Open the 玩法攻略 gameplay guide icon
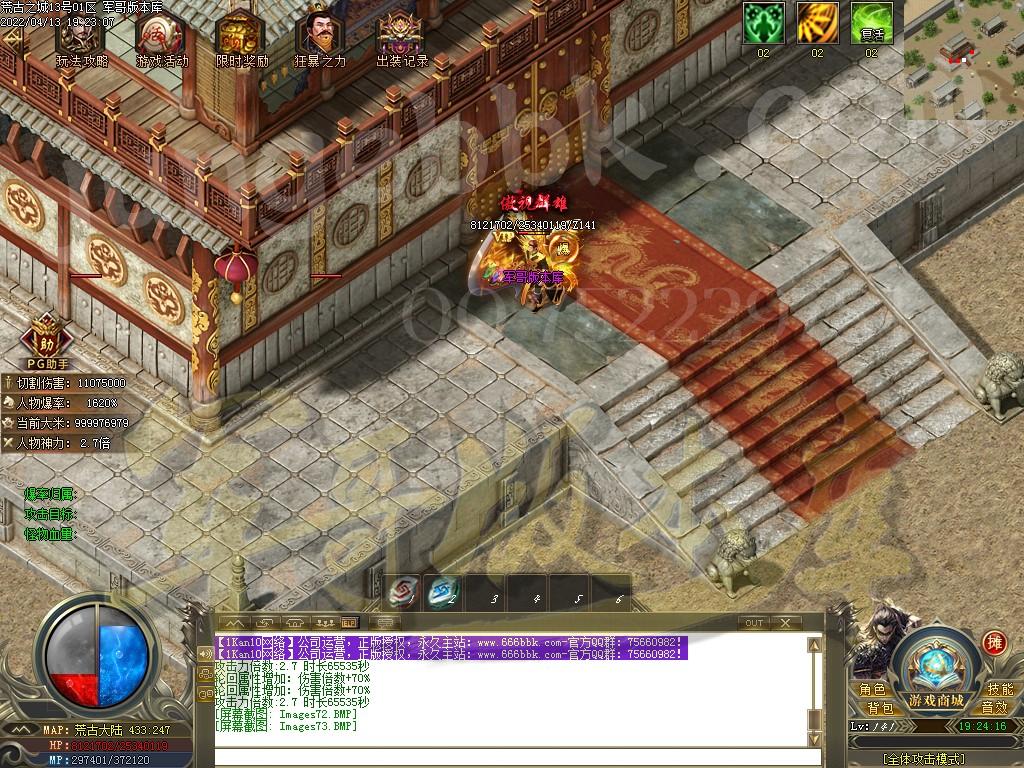Image resolution: width=1024 pixels, height=768 pixels. (x=81, y=36)
